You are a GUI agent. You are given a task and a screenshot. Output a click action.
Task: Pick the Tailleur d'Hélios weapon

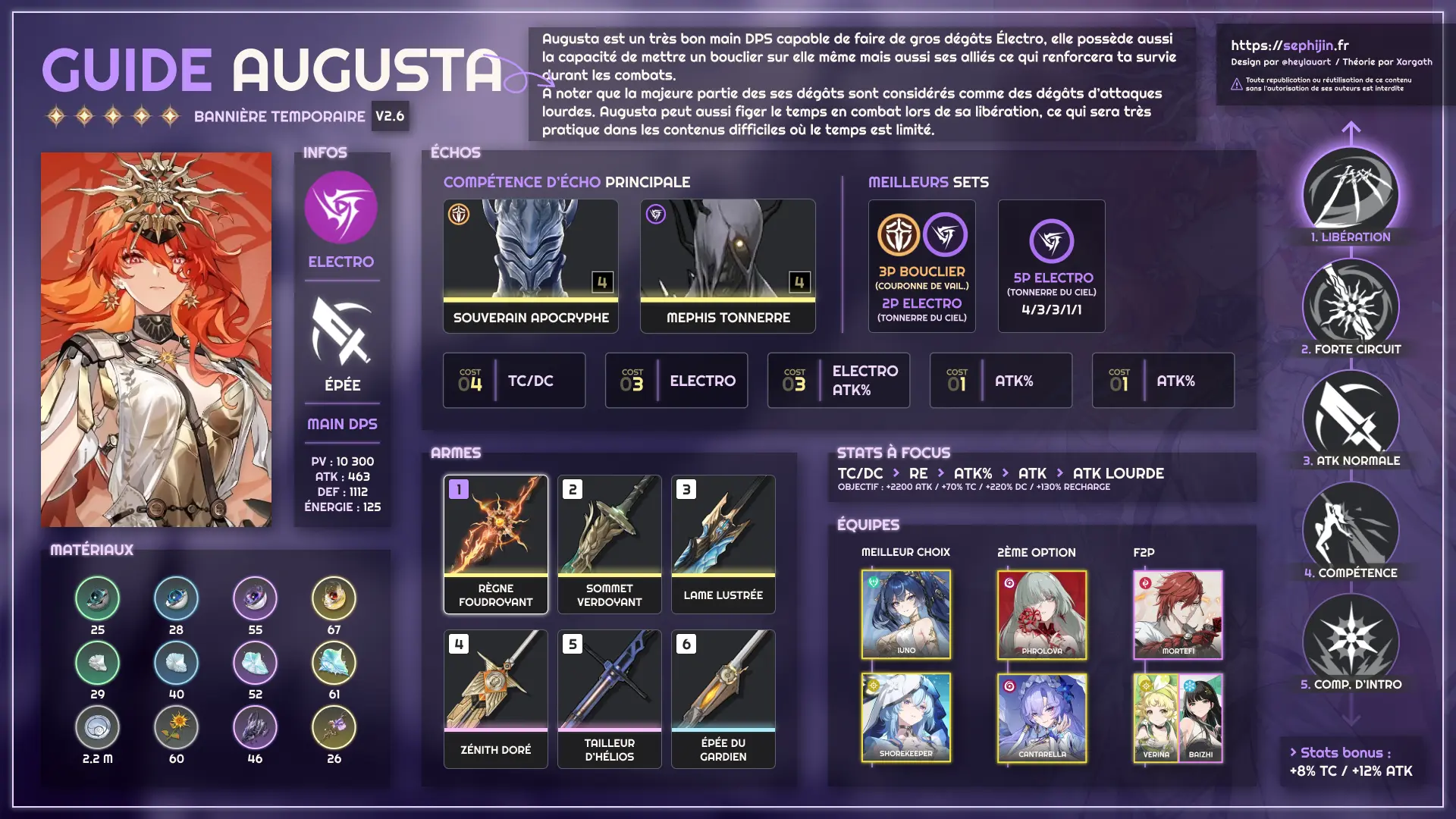point(609,698)
